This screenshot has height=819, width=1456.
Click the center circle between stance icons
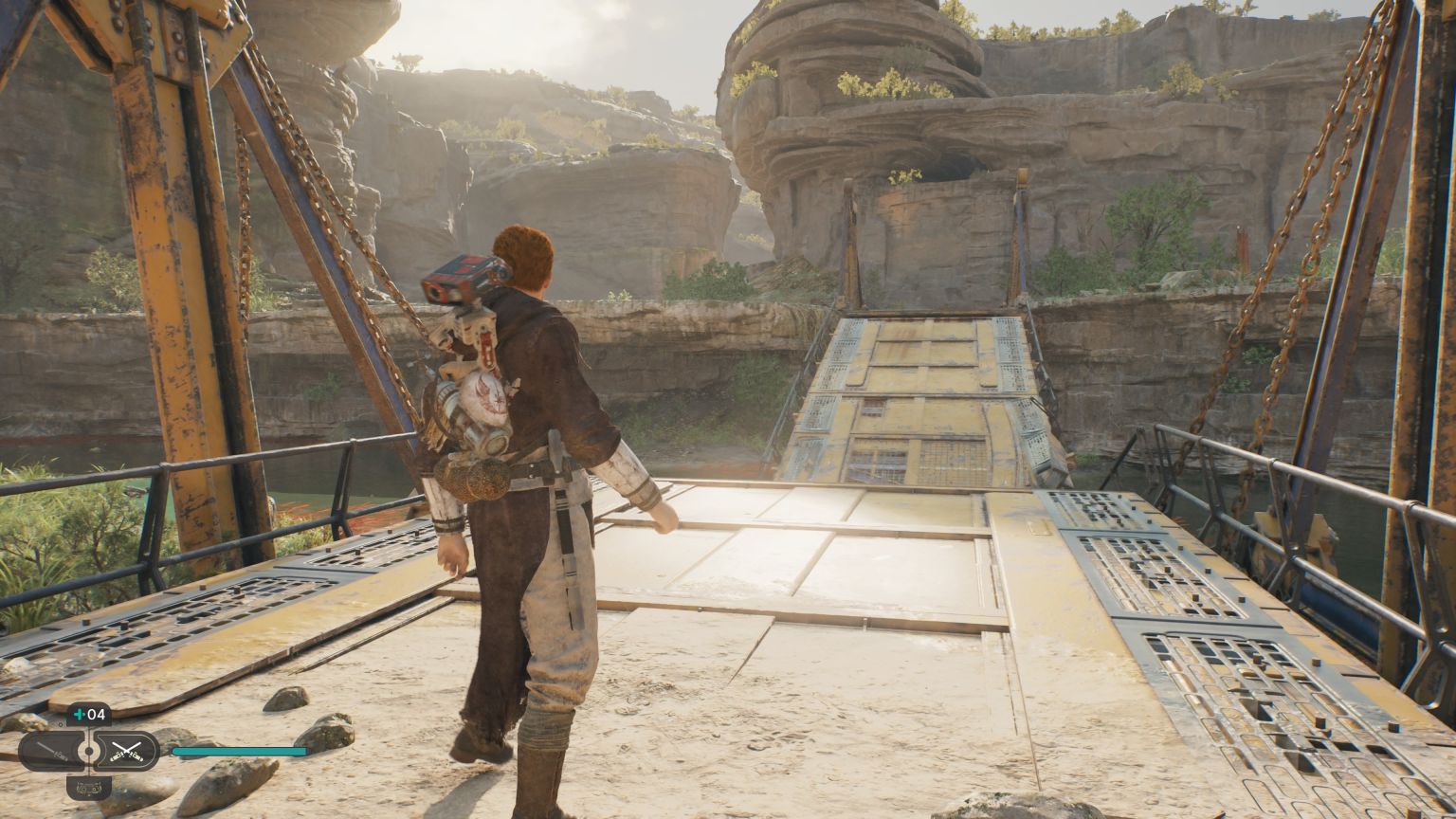pos(90,750)
